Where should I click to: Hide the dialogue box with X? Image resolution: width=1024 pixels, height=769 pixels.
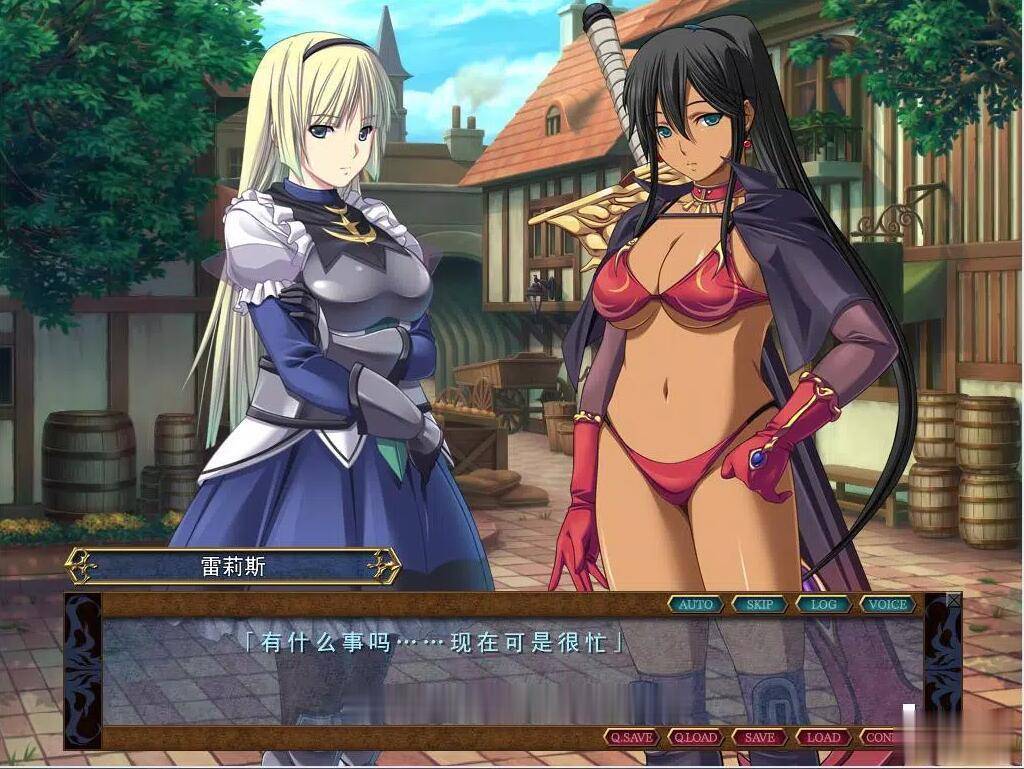(953, 601)
